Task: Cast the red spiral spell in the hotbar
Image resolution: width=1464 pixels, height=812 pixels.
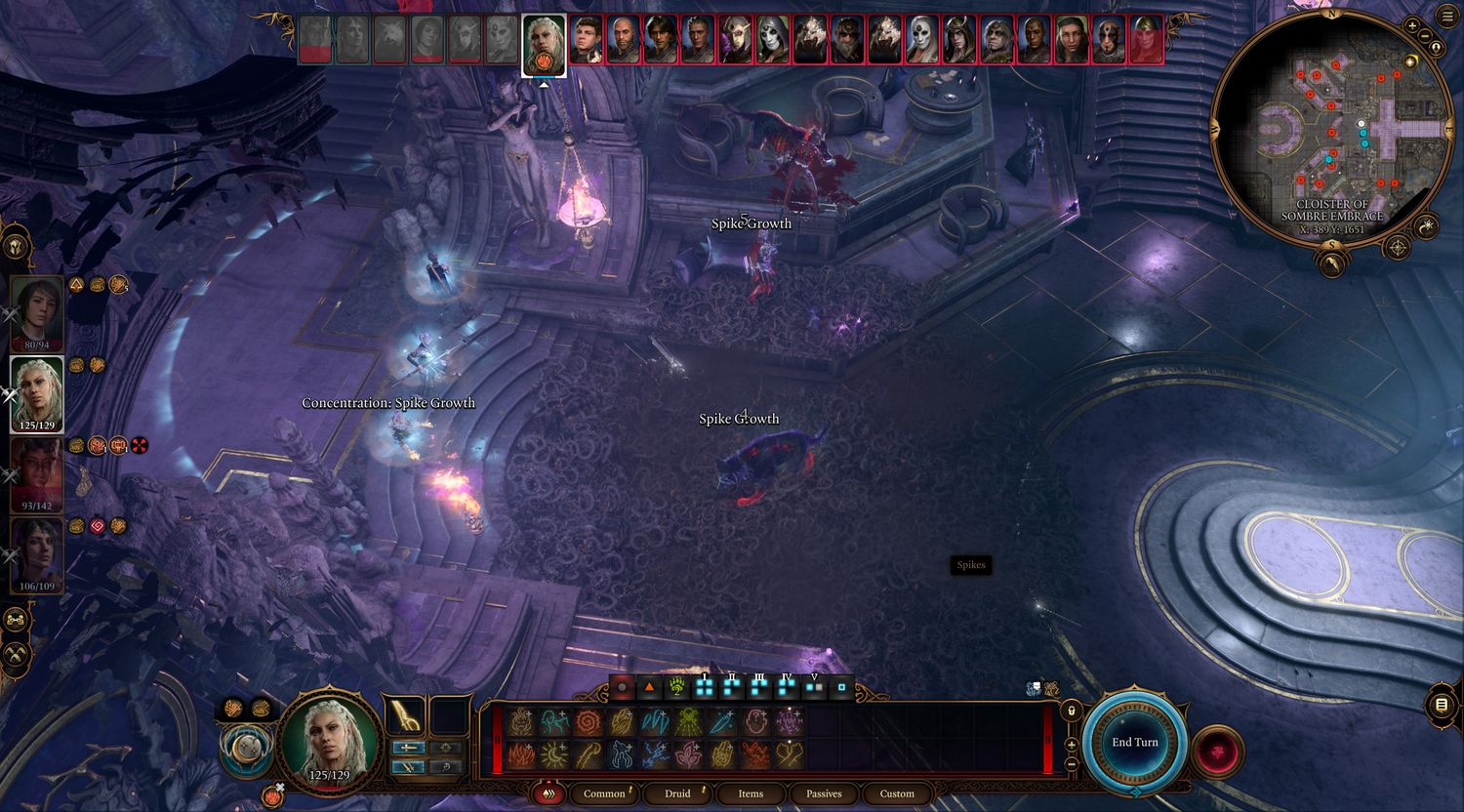Action: [588, 722]
